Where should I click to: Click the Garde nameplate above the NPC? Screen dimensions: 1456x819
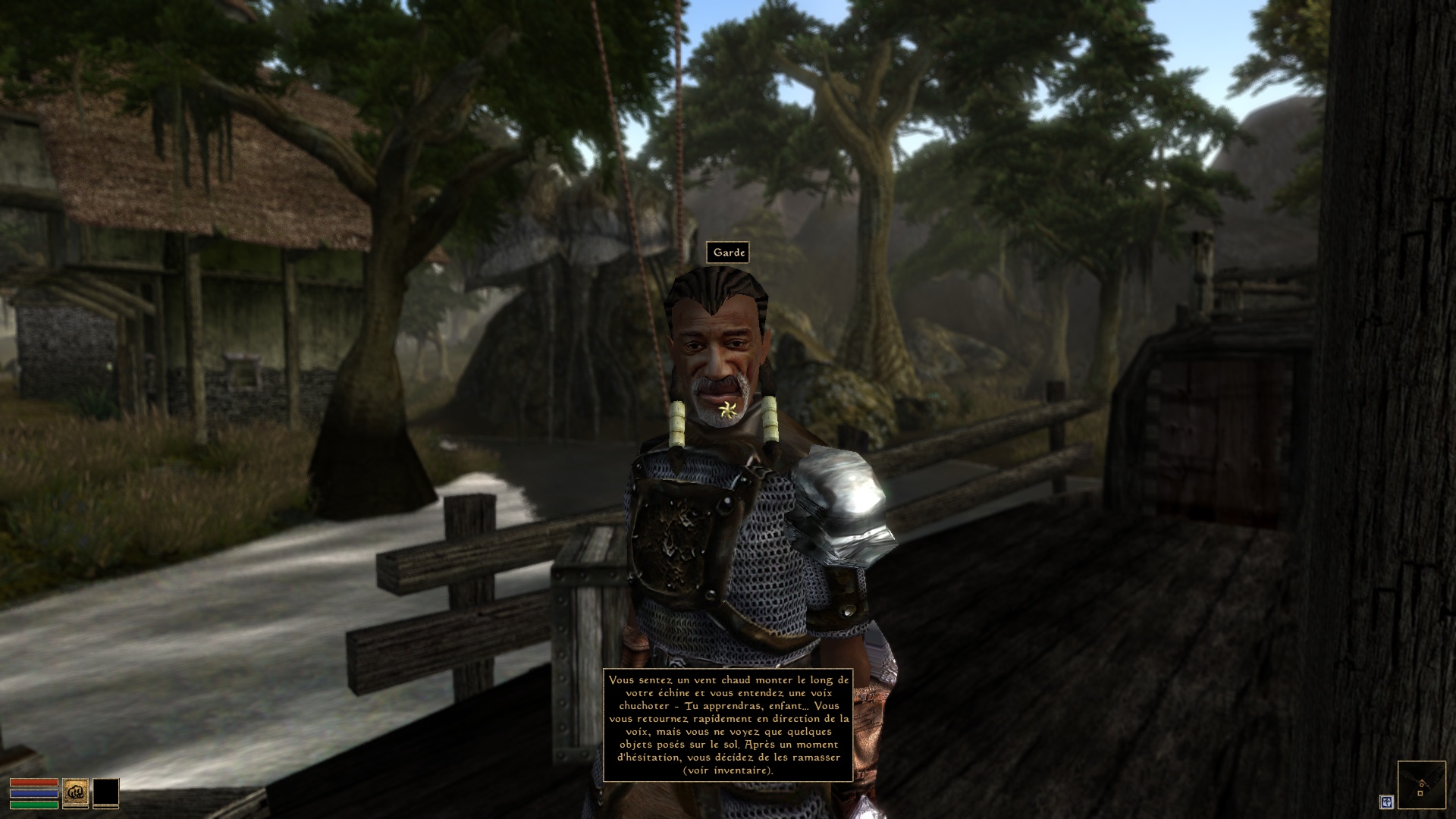coord(729,253)
